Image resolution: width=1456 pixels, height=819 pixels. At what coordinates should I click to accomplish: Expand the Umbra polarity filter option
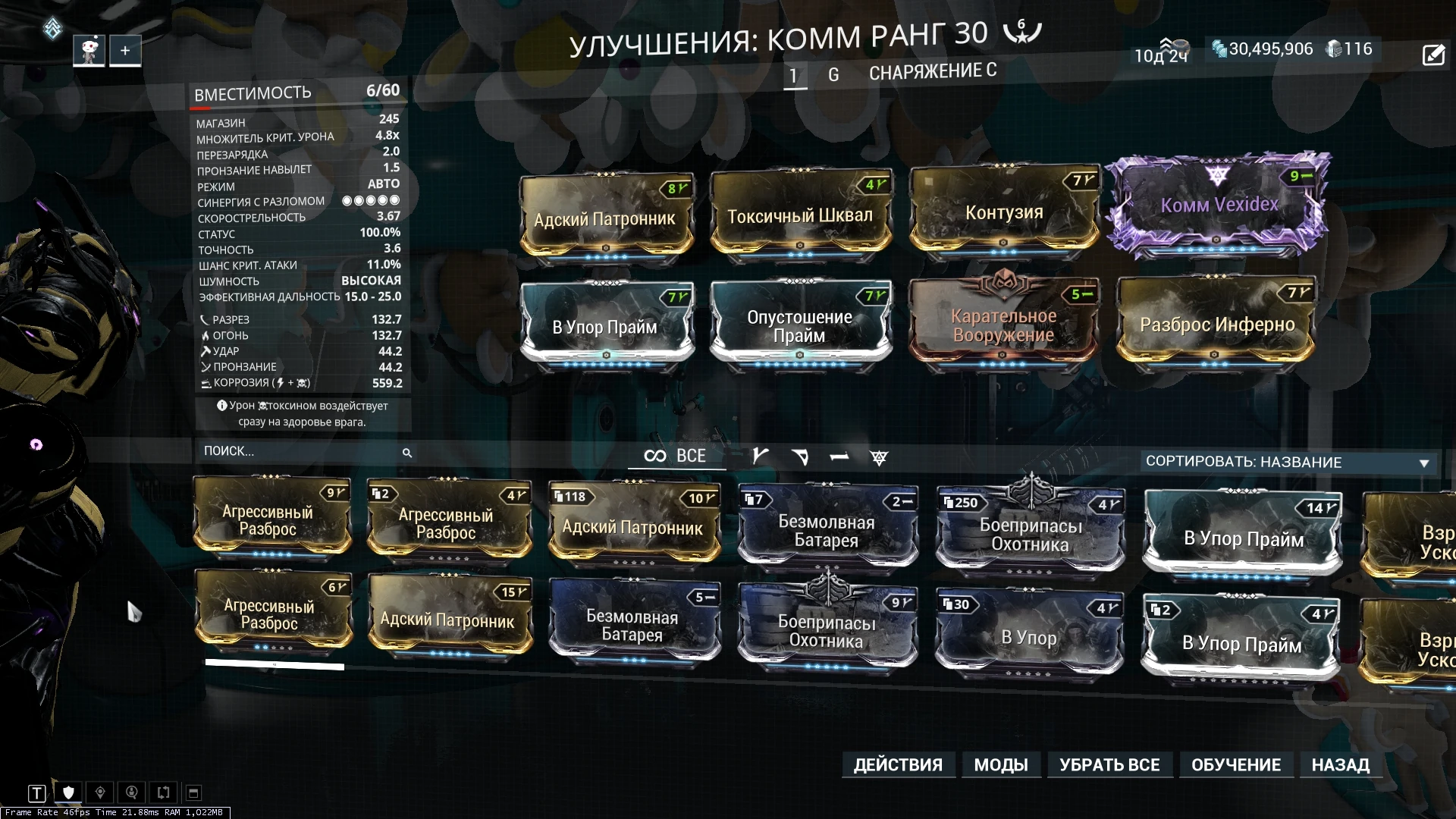[x=877, y=457]
